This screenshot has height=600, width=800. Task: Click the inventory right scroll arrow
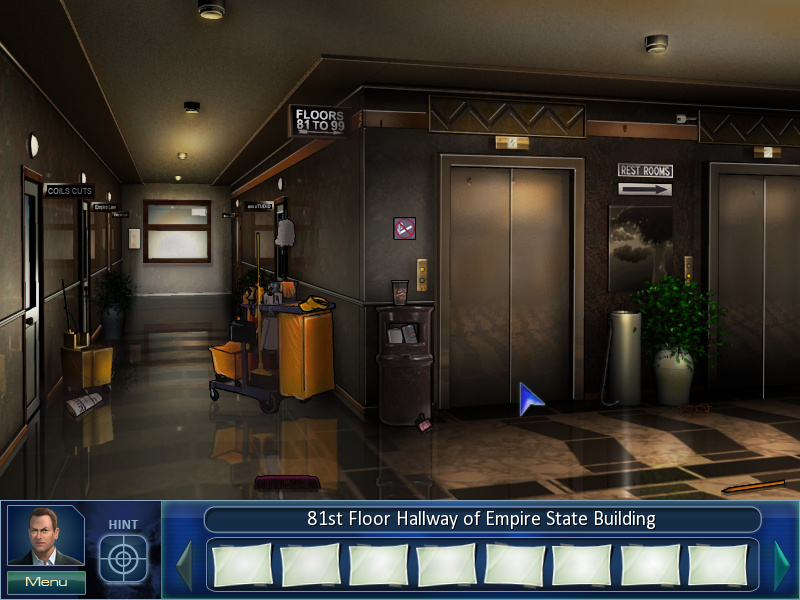tap(781, 565)
